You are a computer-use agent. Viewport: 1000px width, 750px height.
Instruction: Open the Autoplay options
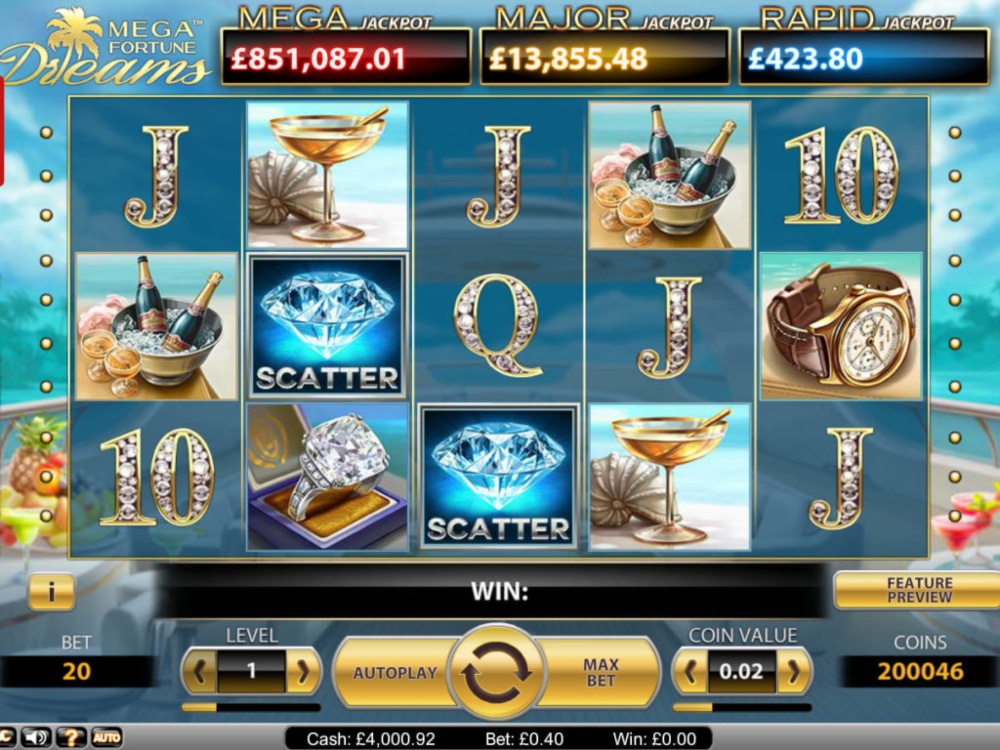394,673
